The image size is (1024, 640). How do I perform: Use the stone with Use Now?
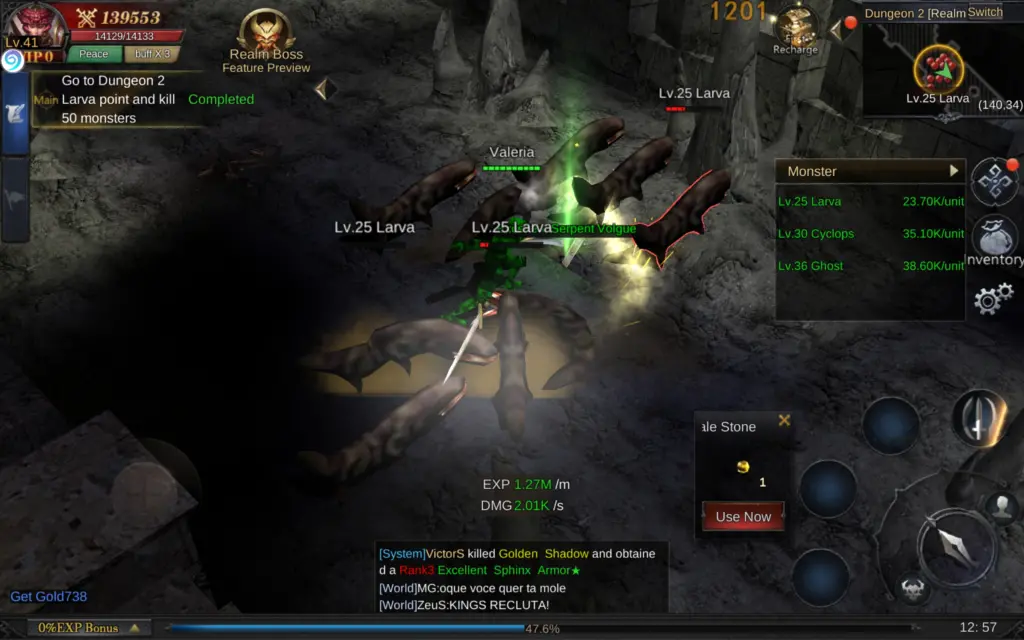(743, 517)
